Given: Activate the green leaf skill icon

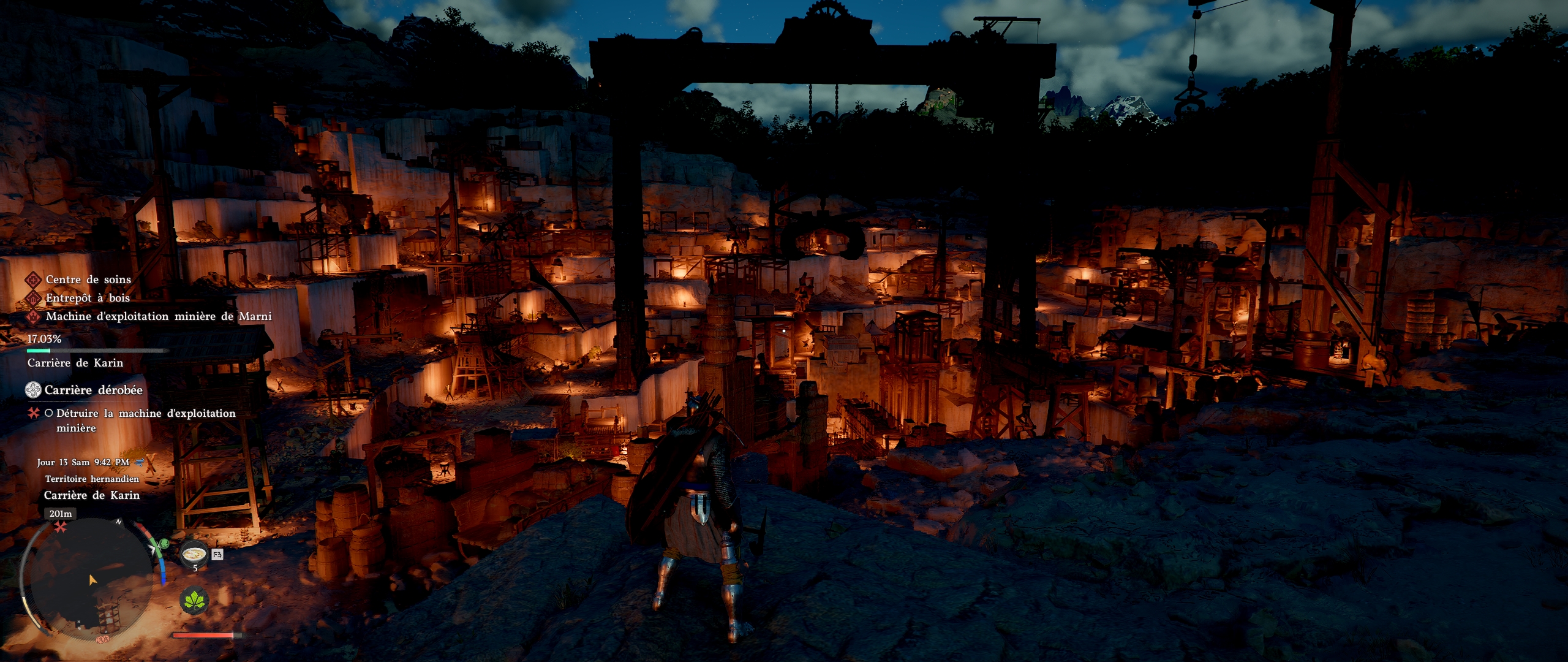Looking at the screenshot, I should pos(194,600).
